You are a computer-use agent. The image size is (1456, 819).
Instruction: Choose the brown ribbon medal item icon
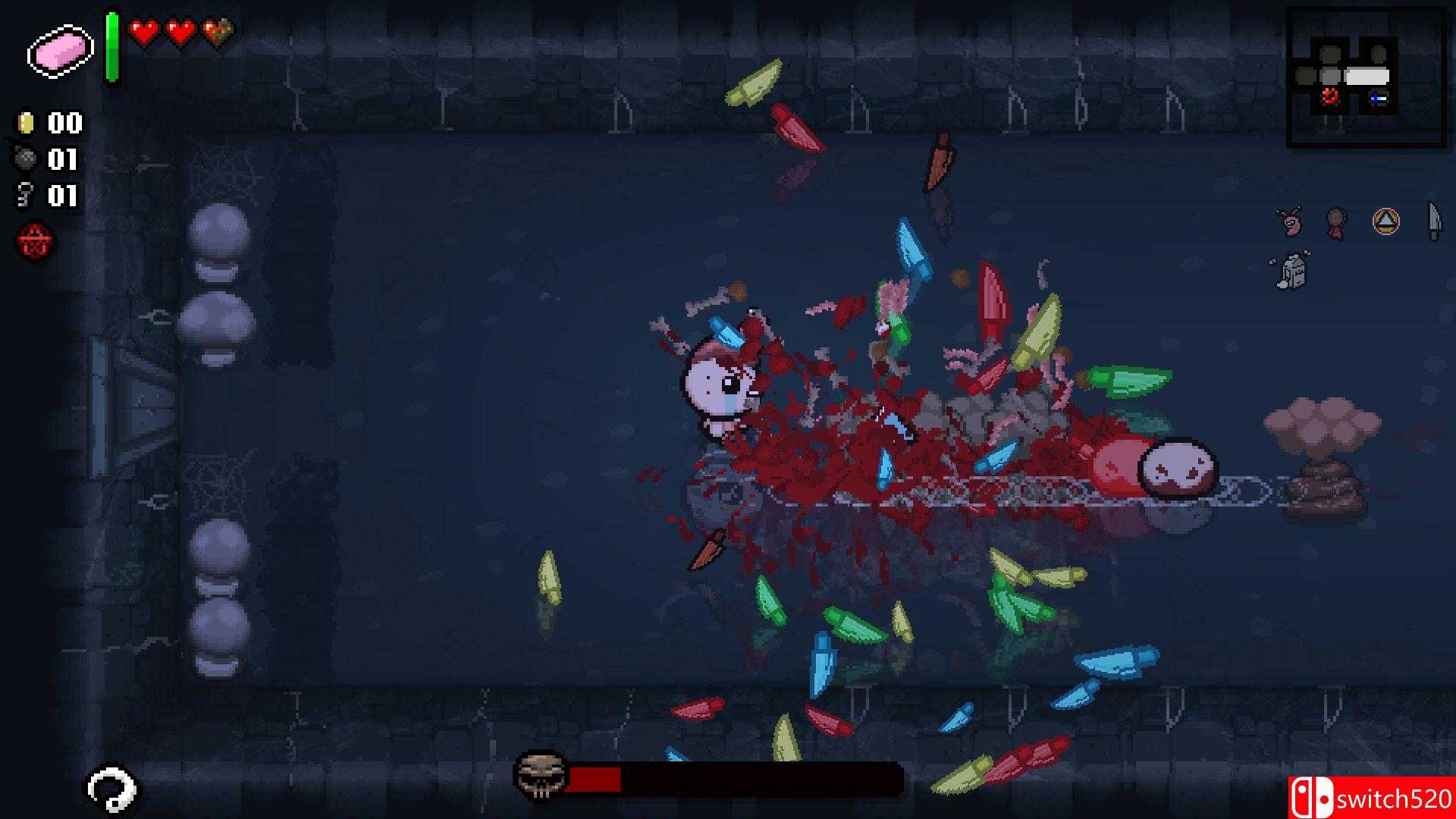[x=1336, y=222]
